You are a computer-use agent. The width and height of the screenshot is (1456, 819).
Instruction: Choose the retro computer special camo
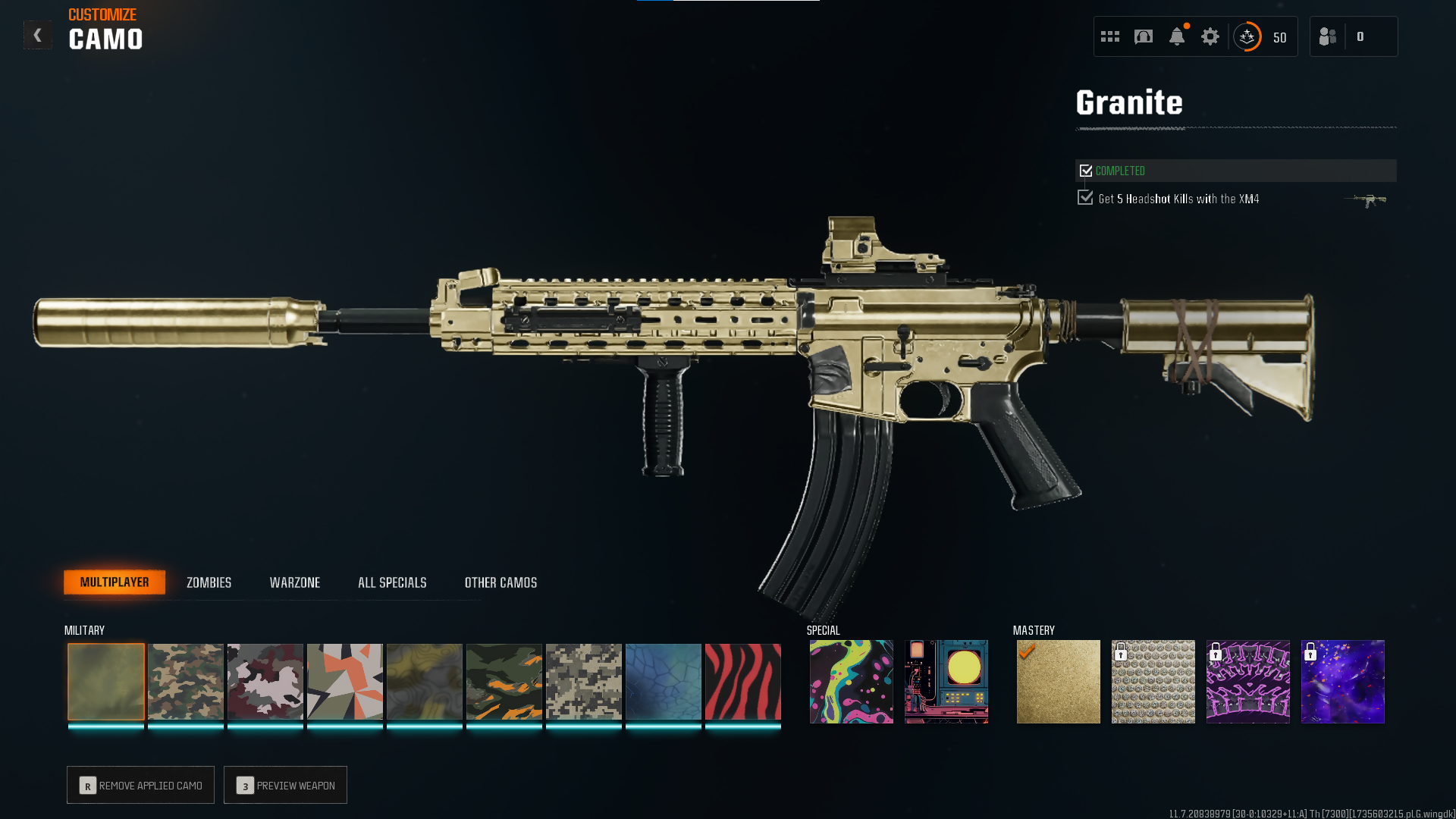[946, 682]
